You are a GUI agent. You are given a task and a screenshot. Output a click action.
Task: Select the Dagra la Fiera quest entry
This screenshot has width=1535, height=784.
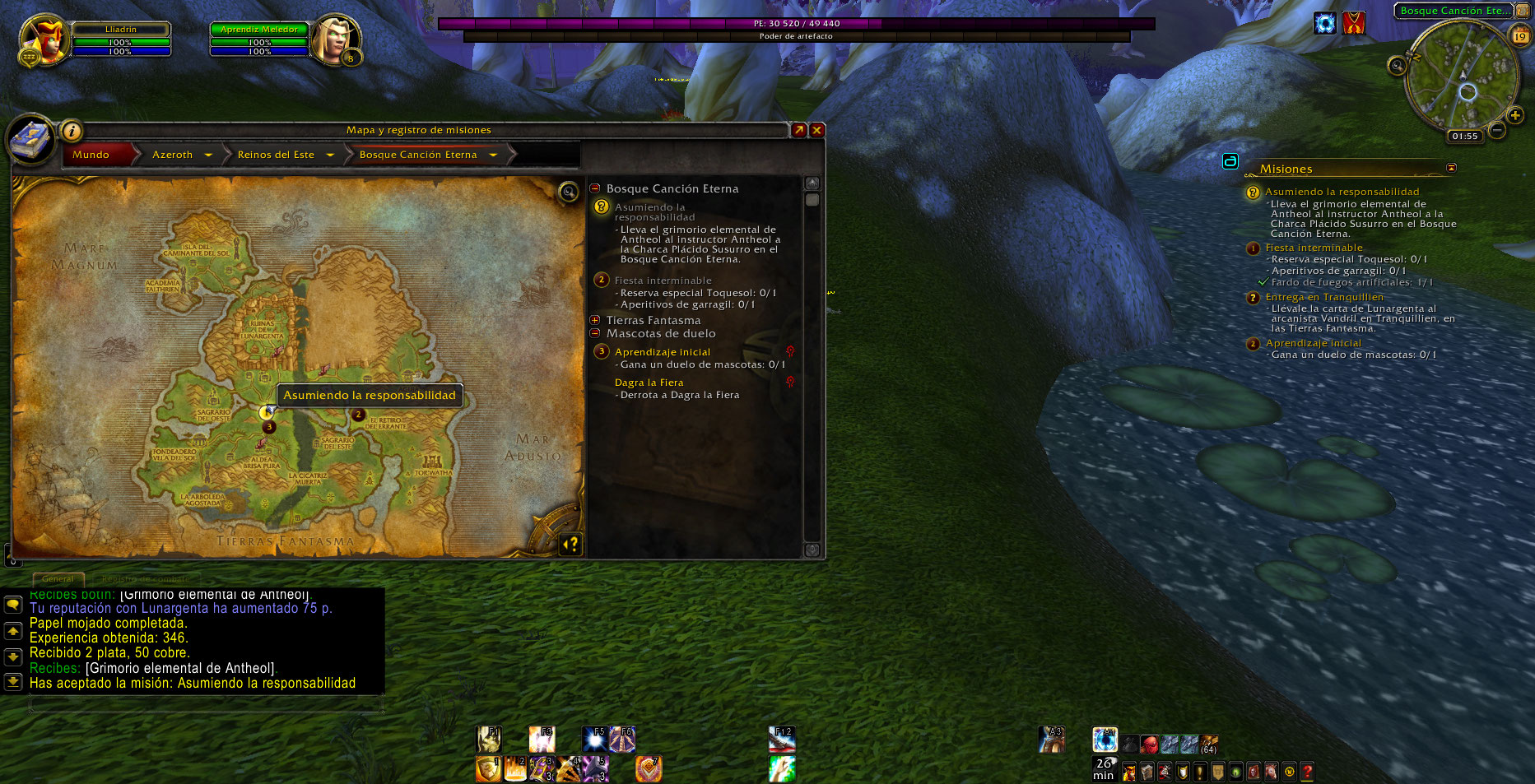click(x=649, y=383)
